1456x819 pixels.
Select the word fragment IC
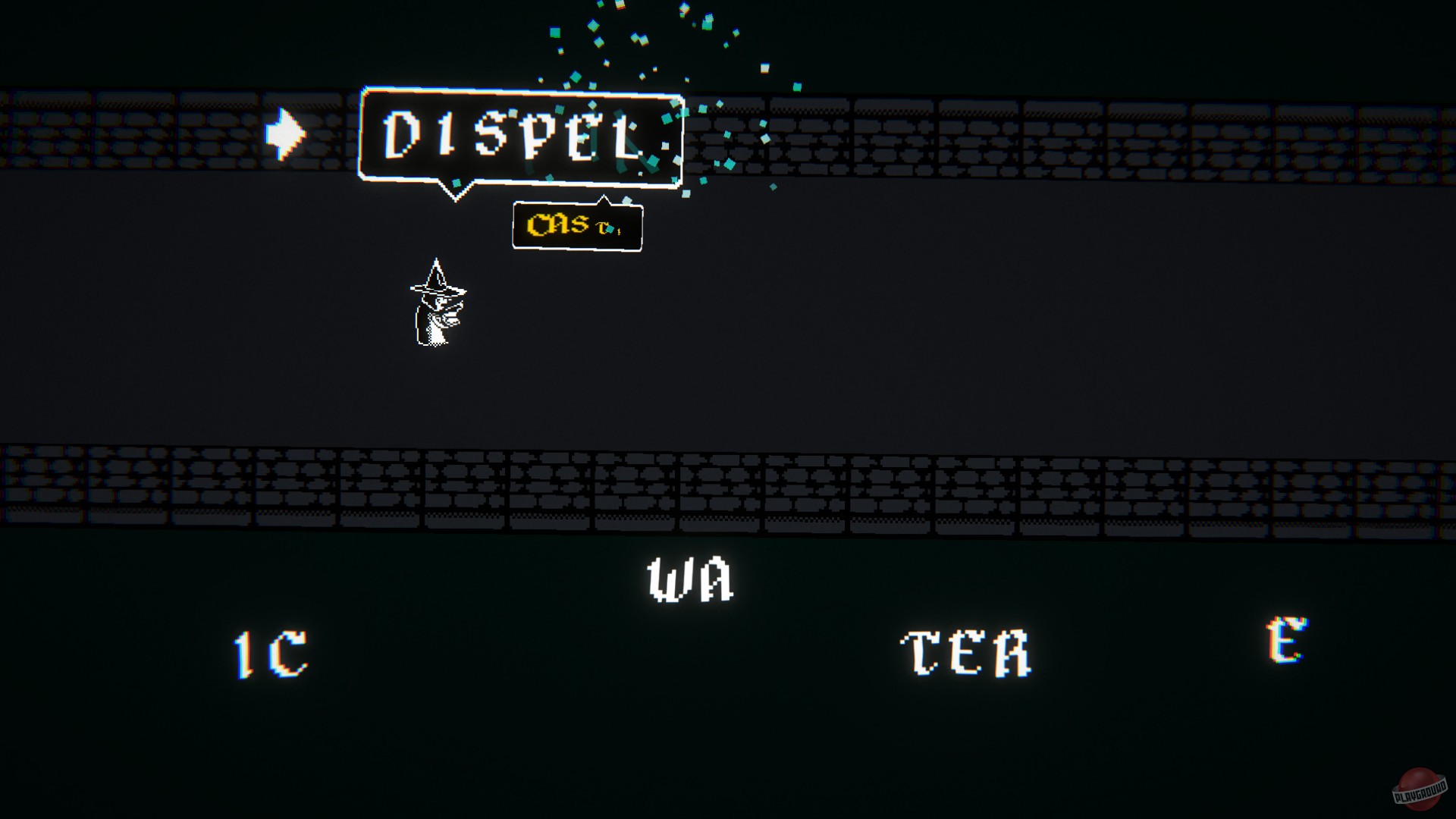tap(271, 654)
